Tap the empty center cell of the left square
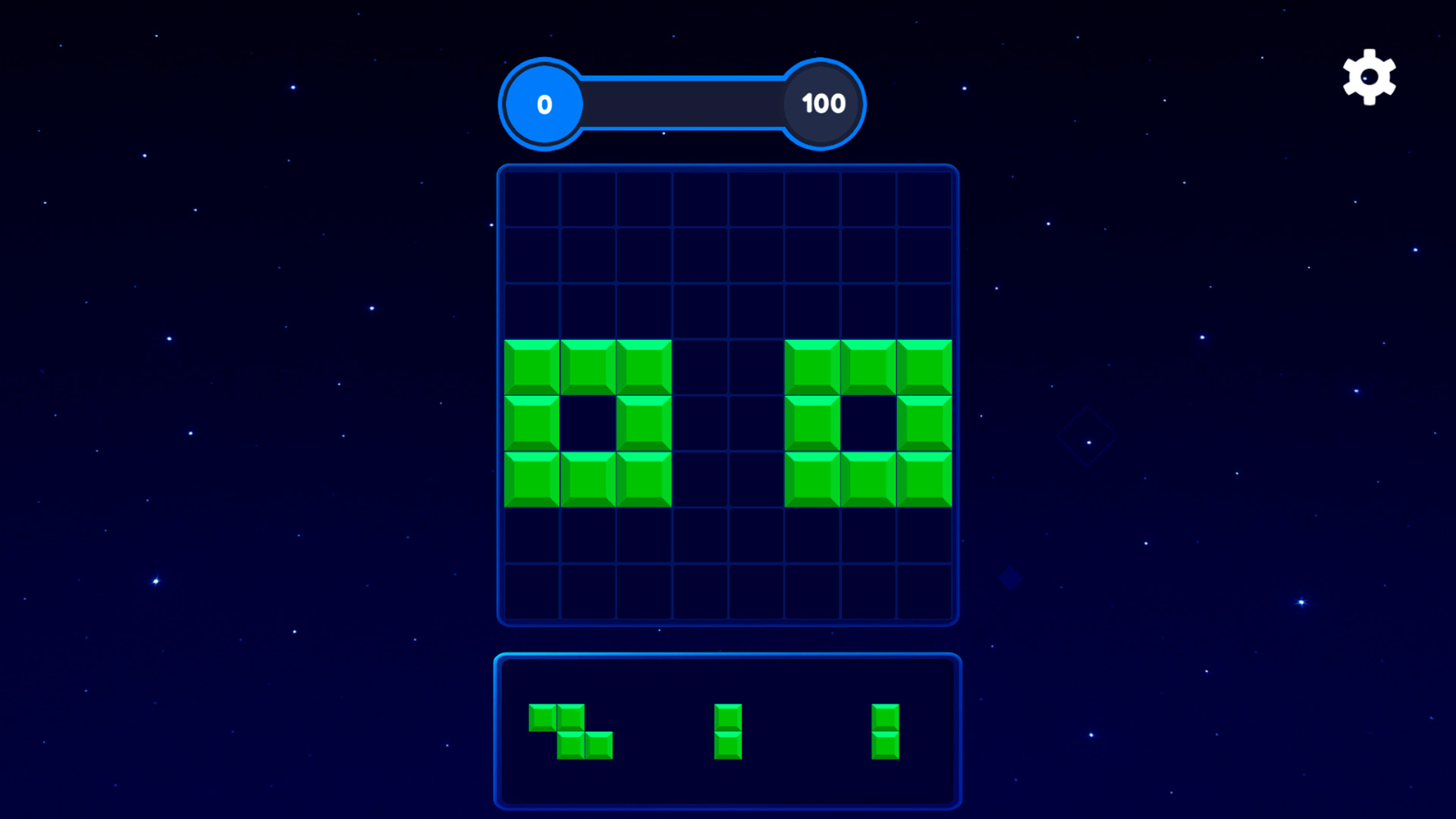Image resolution: width=1456 pixels, height=819 pixels. (588, 422)
